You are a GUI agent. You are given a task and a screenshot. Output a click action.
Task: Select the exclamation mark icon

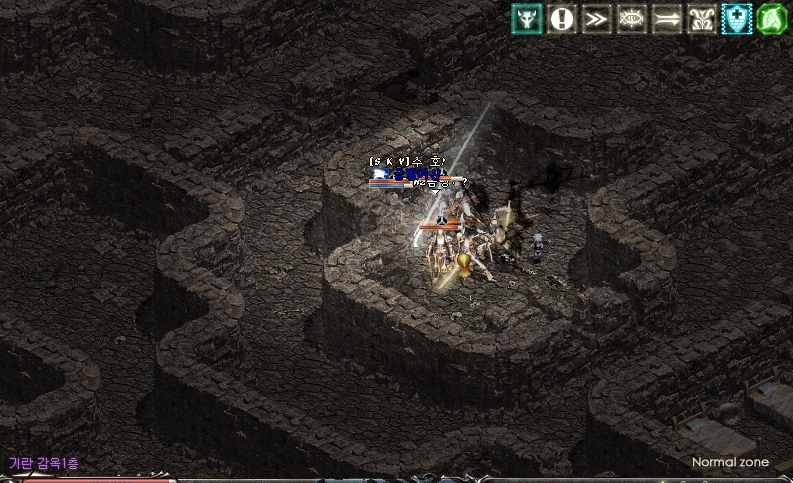(x=562, y=18)
